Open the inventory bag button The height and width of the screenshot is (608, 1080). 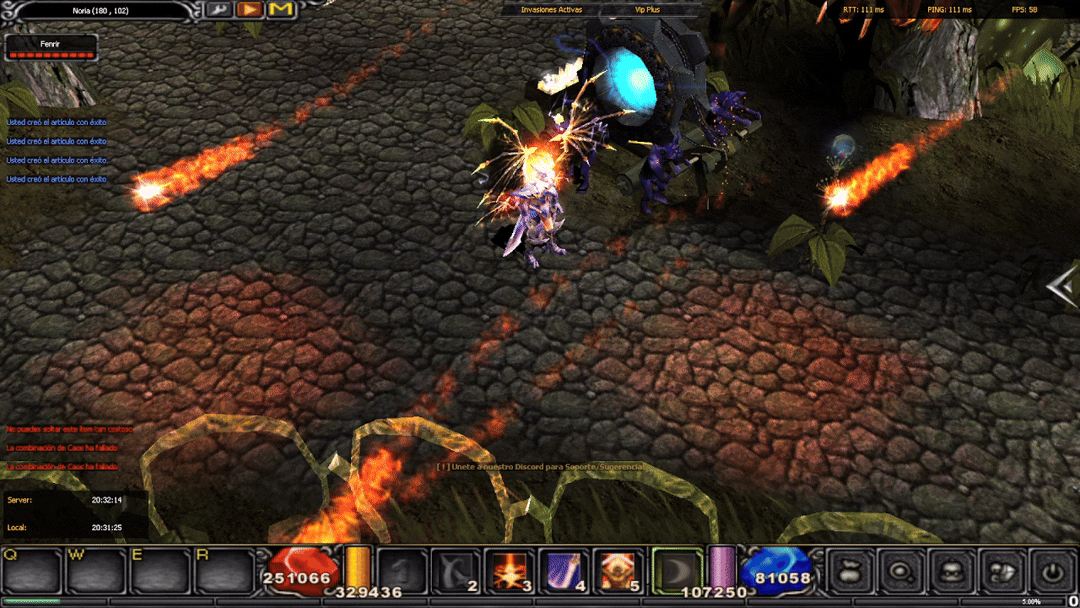(x=851, y=571)
